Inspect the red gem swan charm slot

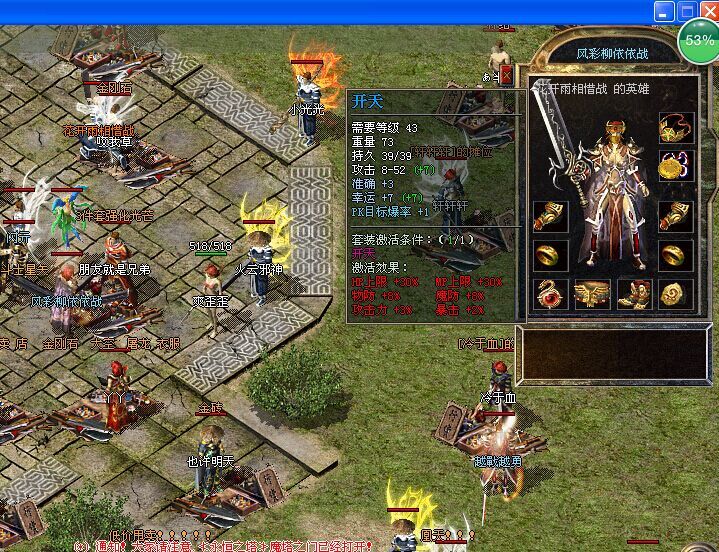[550, 294]
